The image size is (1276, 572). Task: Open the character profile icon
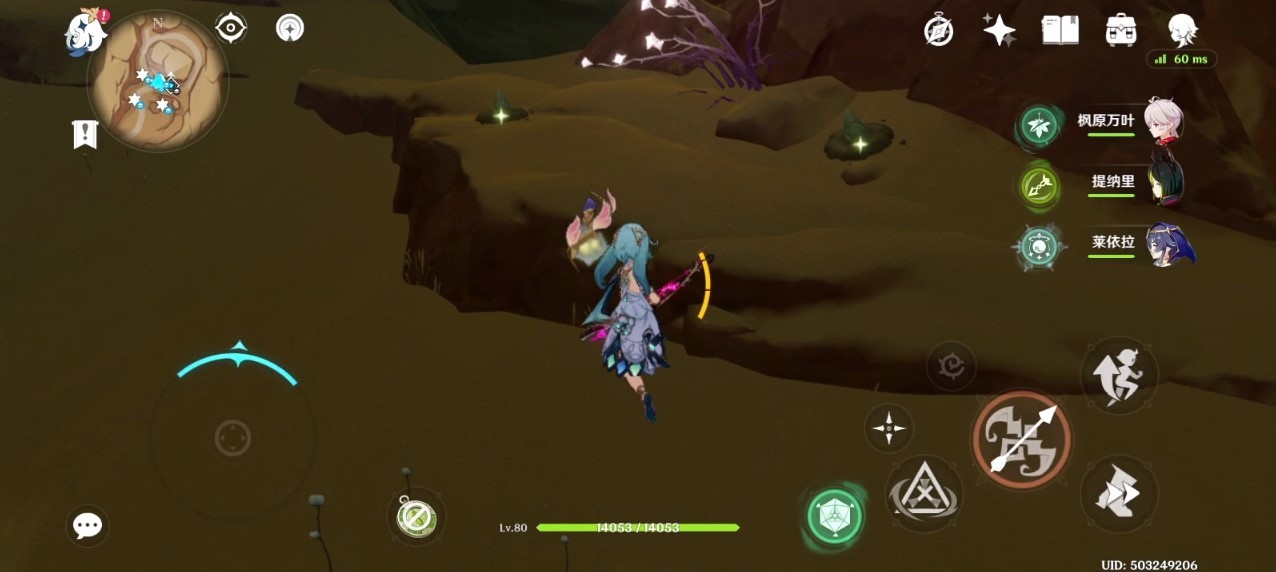(1182, 30)
